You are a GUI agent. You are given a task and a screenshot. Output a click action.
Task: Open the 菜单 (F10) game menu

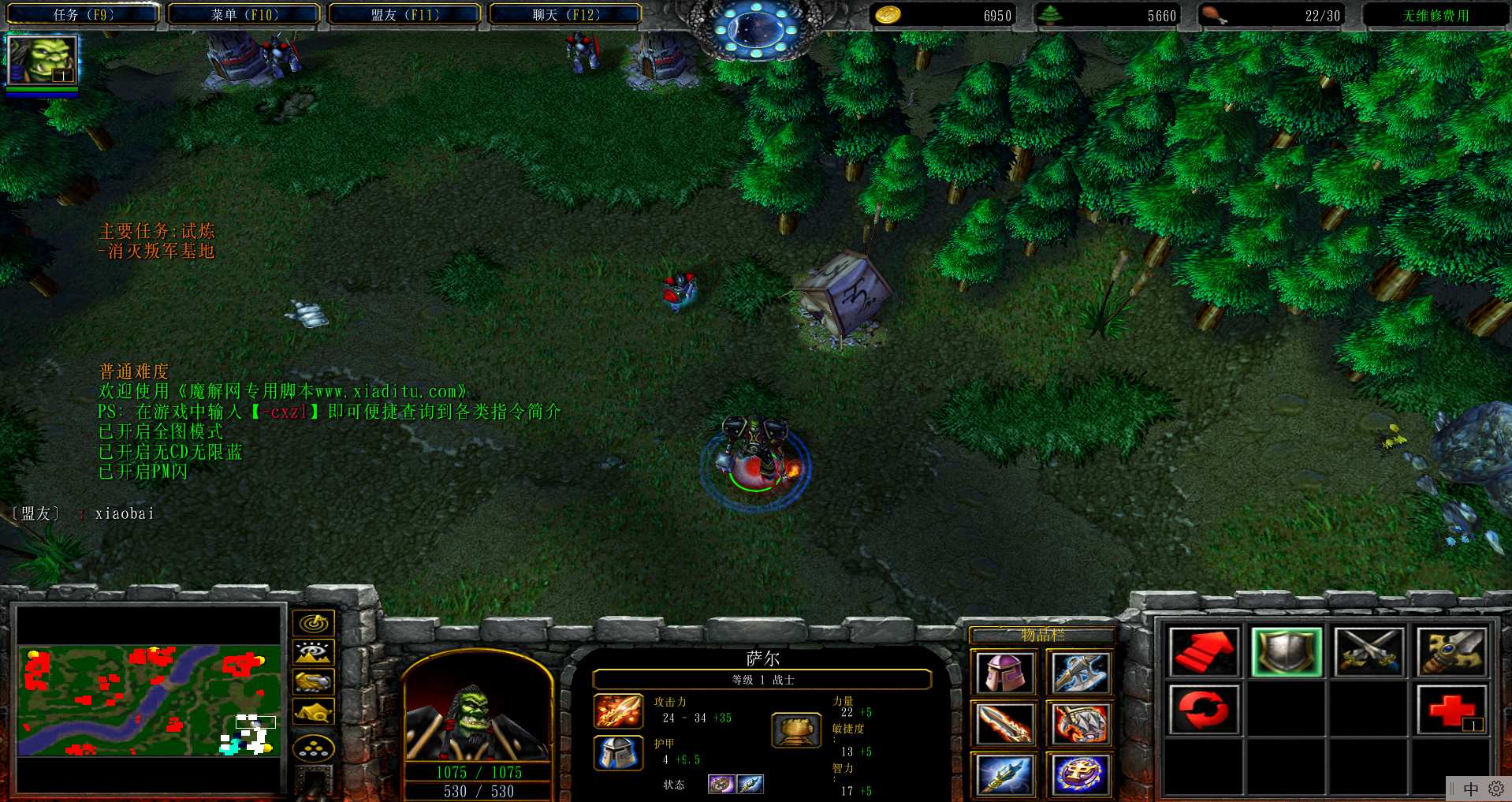point(244,14)
